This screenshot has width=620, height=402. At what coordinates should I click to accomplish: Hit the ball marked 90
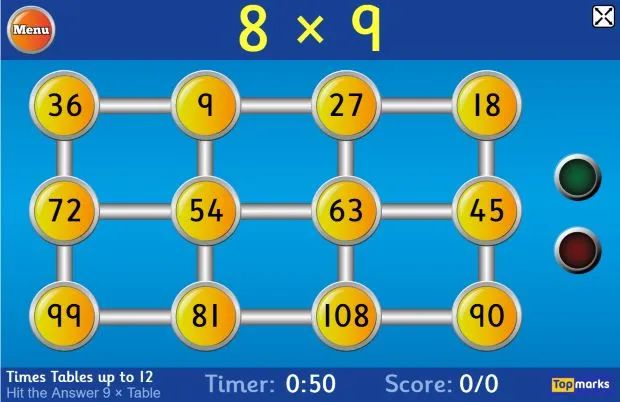point(486,316)
